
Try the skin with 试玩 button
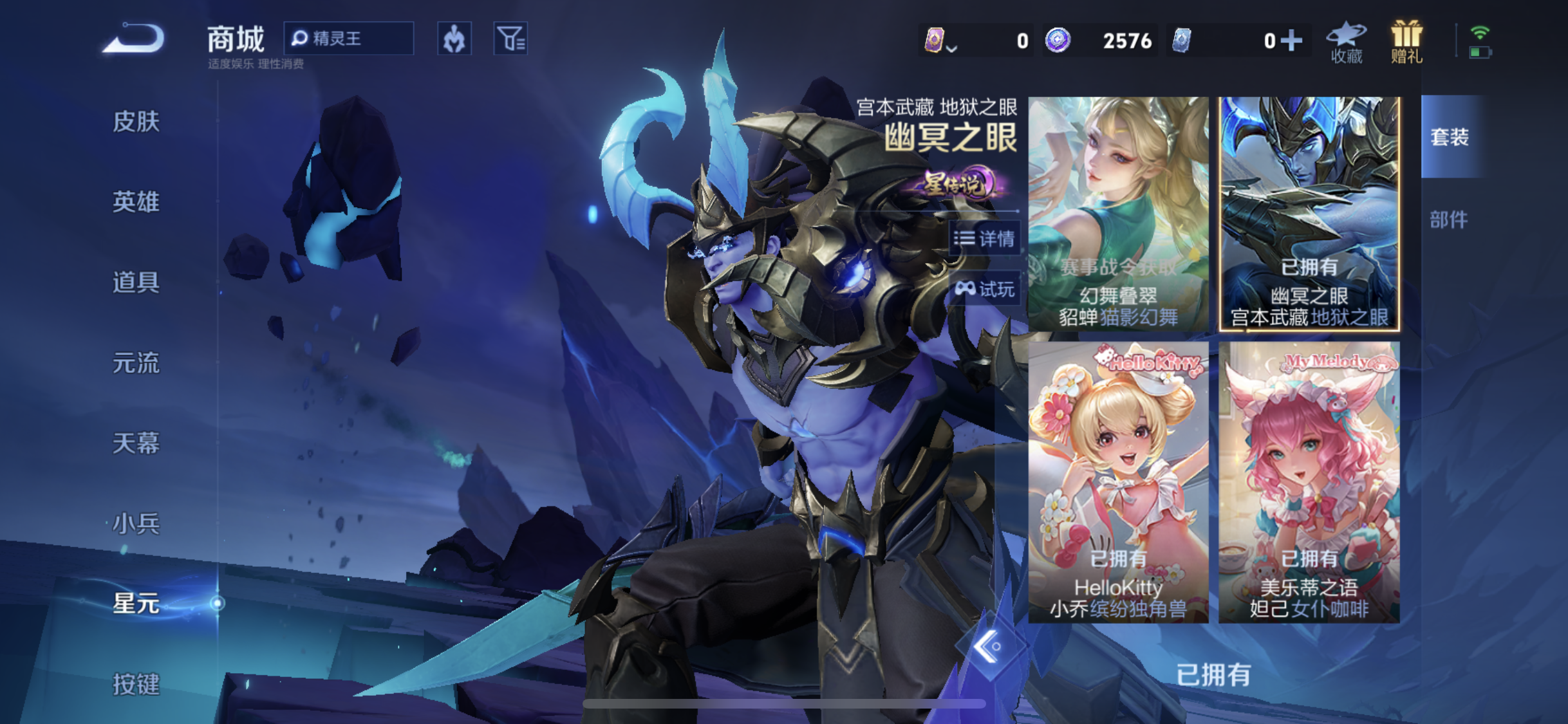985,289
